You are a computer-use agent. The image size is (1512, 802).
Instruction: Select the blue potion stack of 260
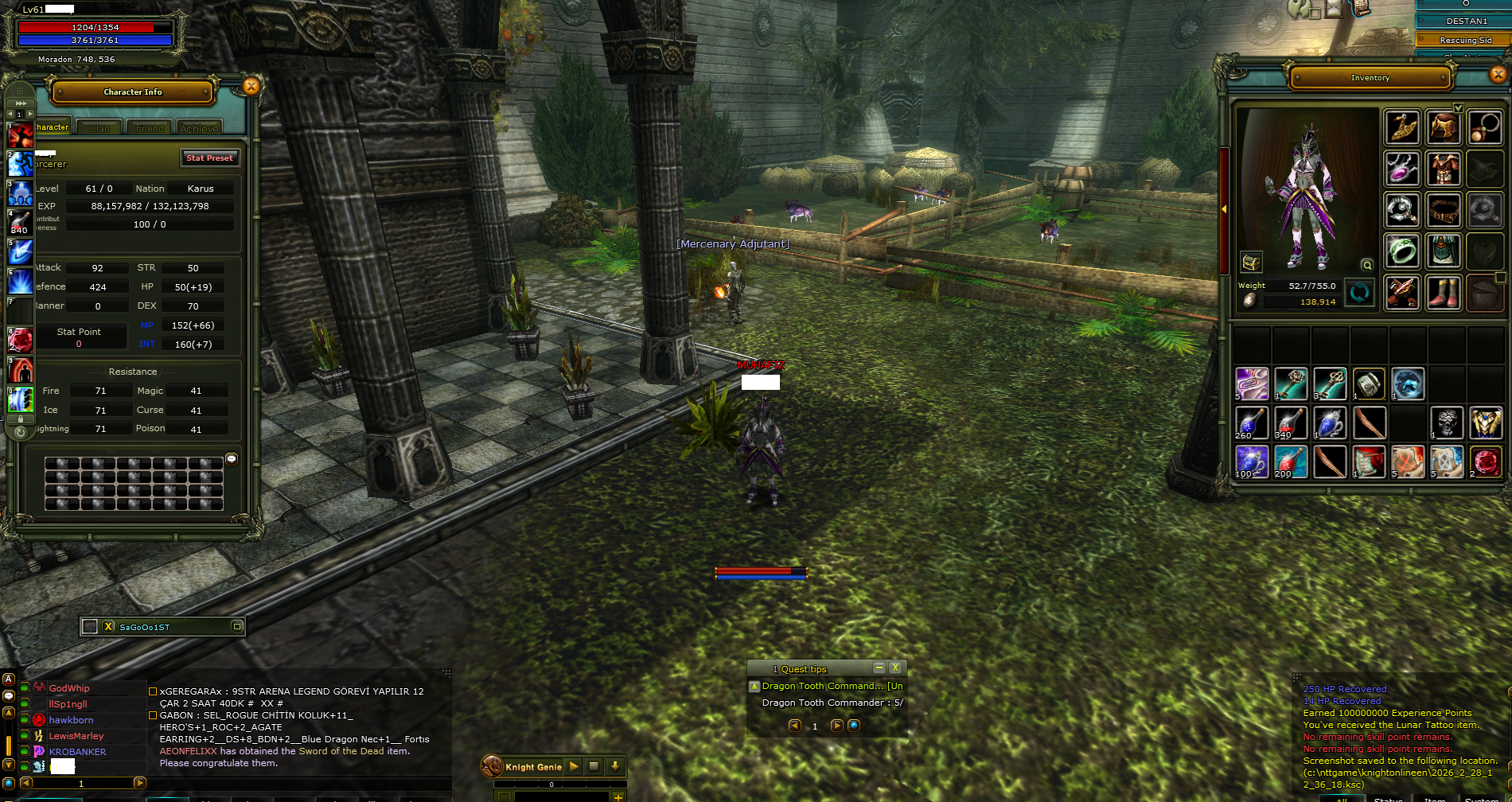point(1252,422)
